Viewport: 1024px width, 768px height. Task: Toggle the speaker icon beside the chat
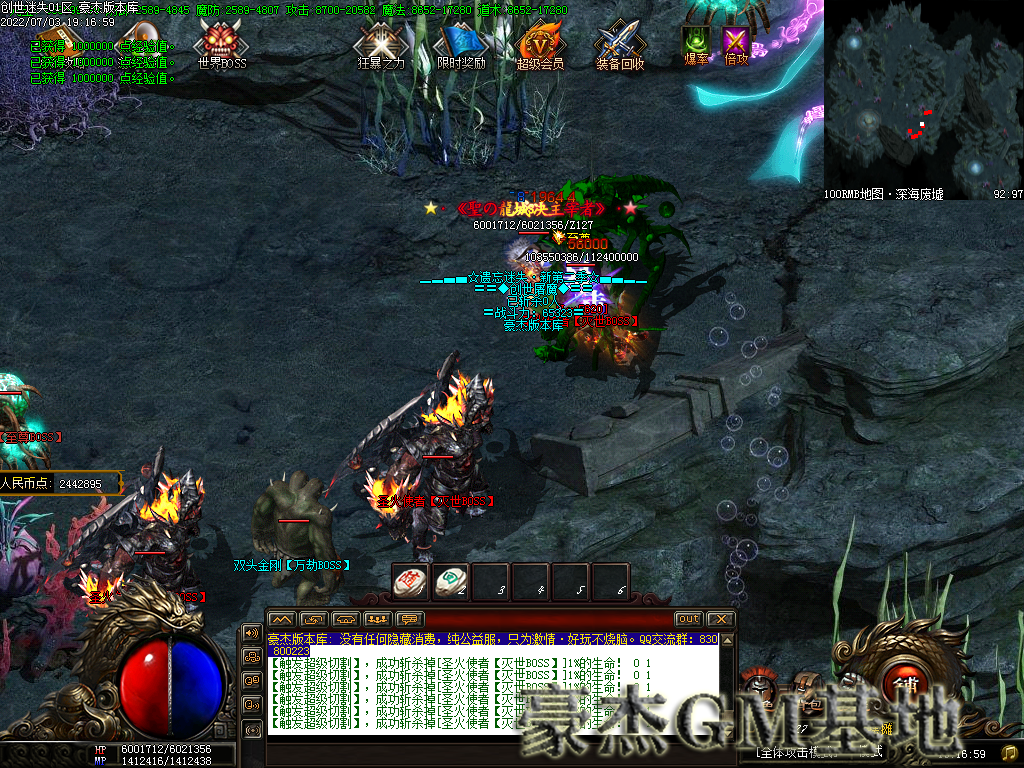pos(251,633)
